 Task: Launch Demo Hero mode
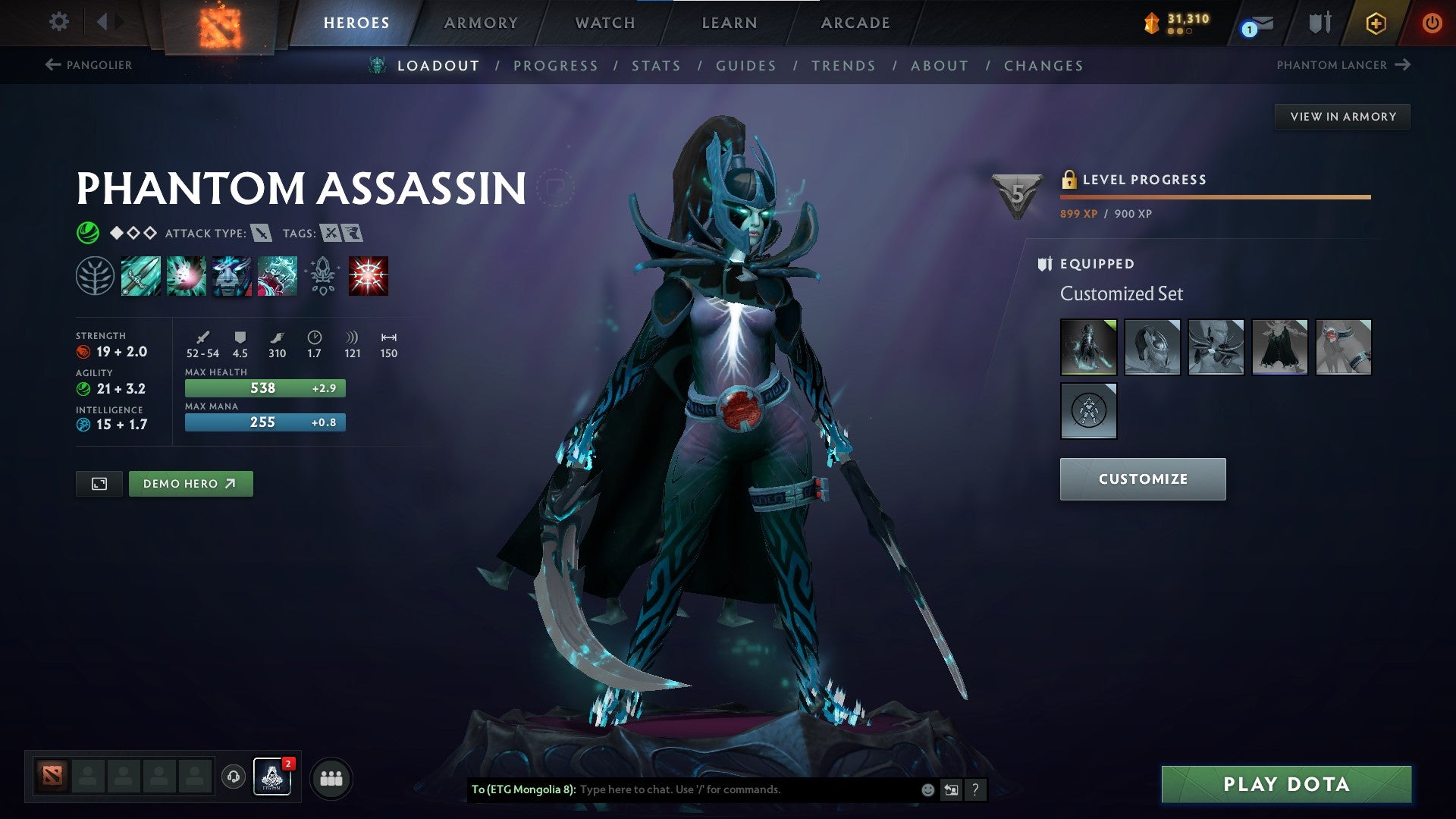pos(190,484)
